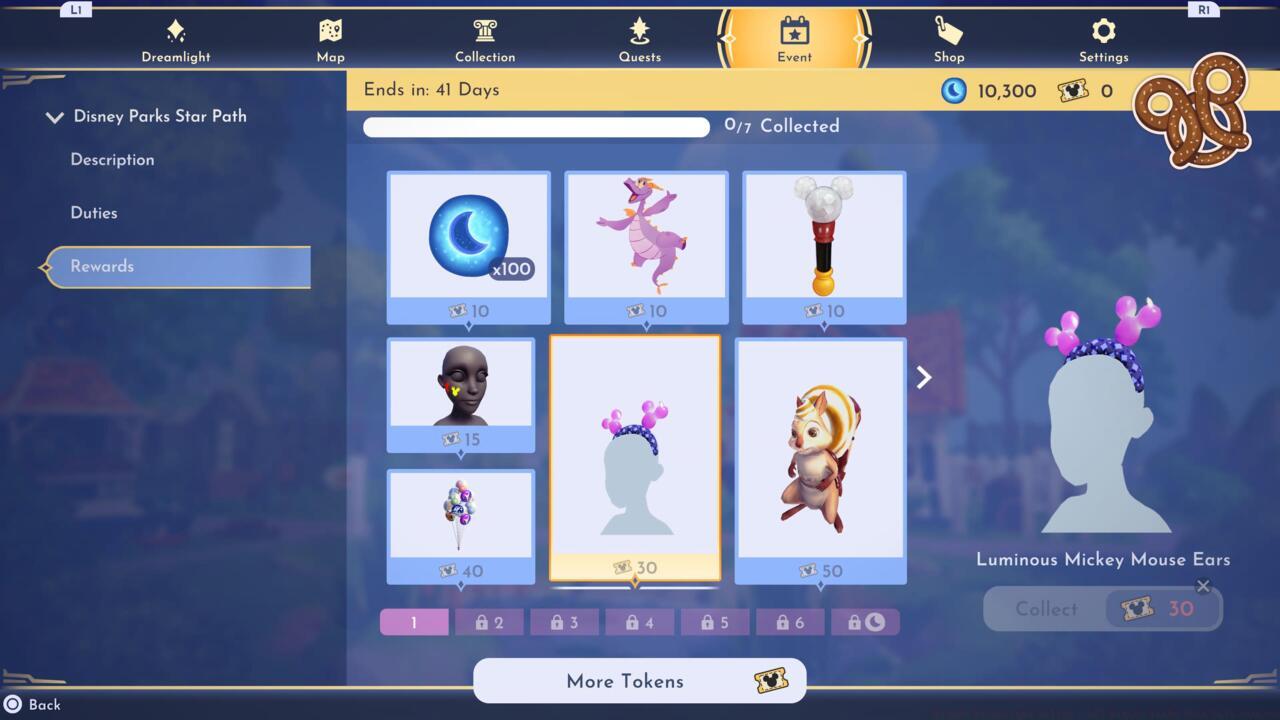Advance to the next rewards page with the arrow
The image size is (1280, 720).
tap(922, 377)
